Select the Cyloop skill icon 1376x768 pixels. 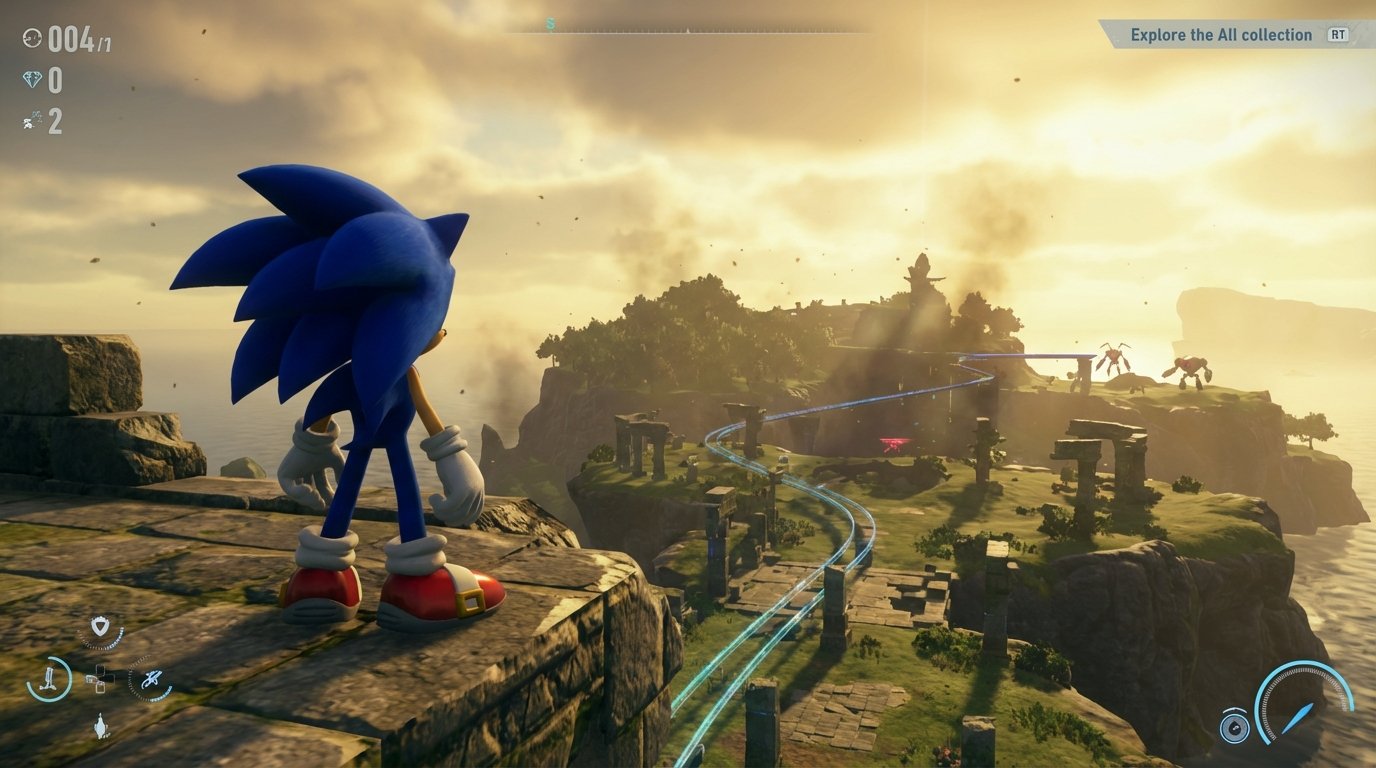tap(153, 680)
